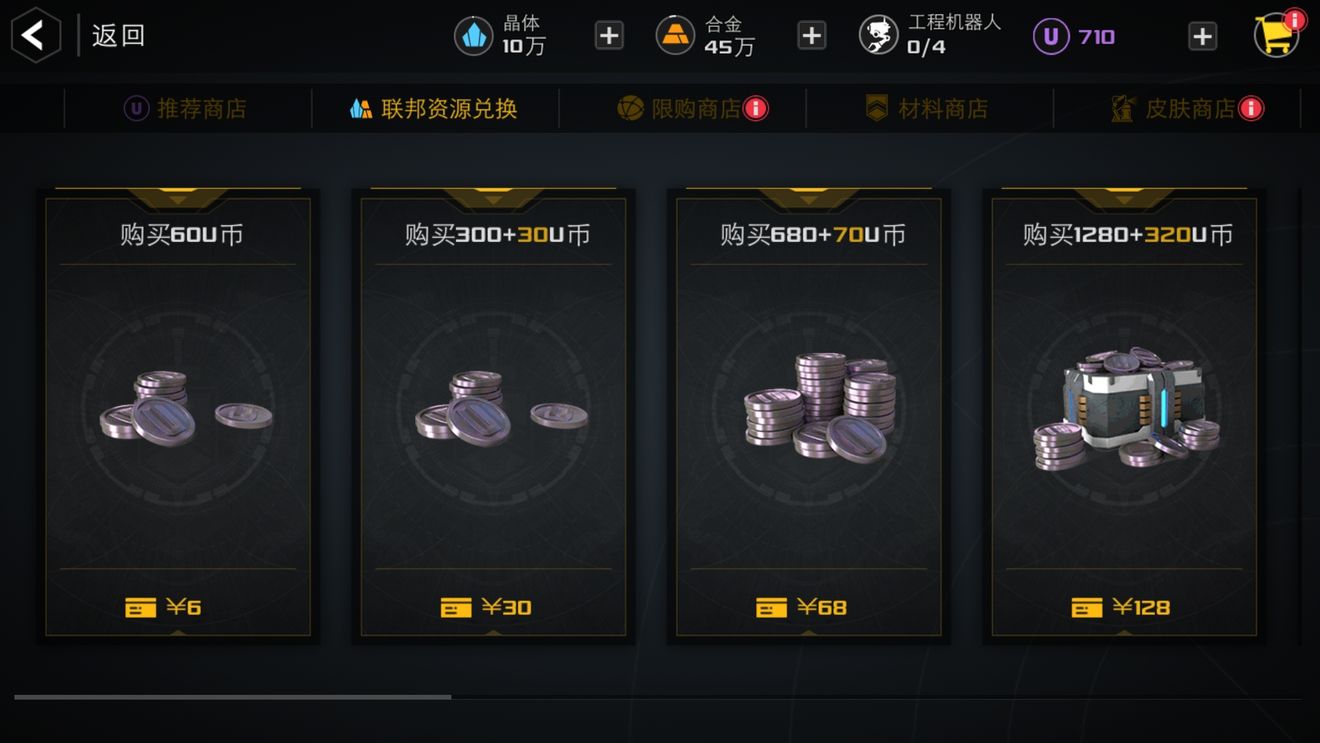Screen dimensions: 1320x743
Task: Tap the 工程机器人 robot icon
Action: click(879, 36)
